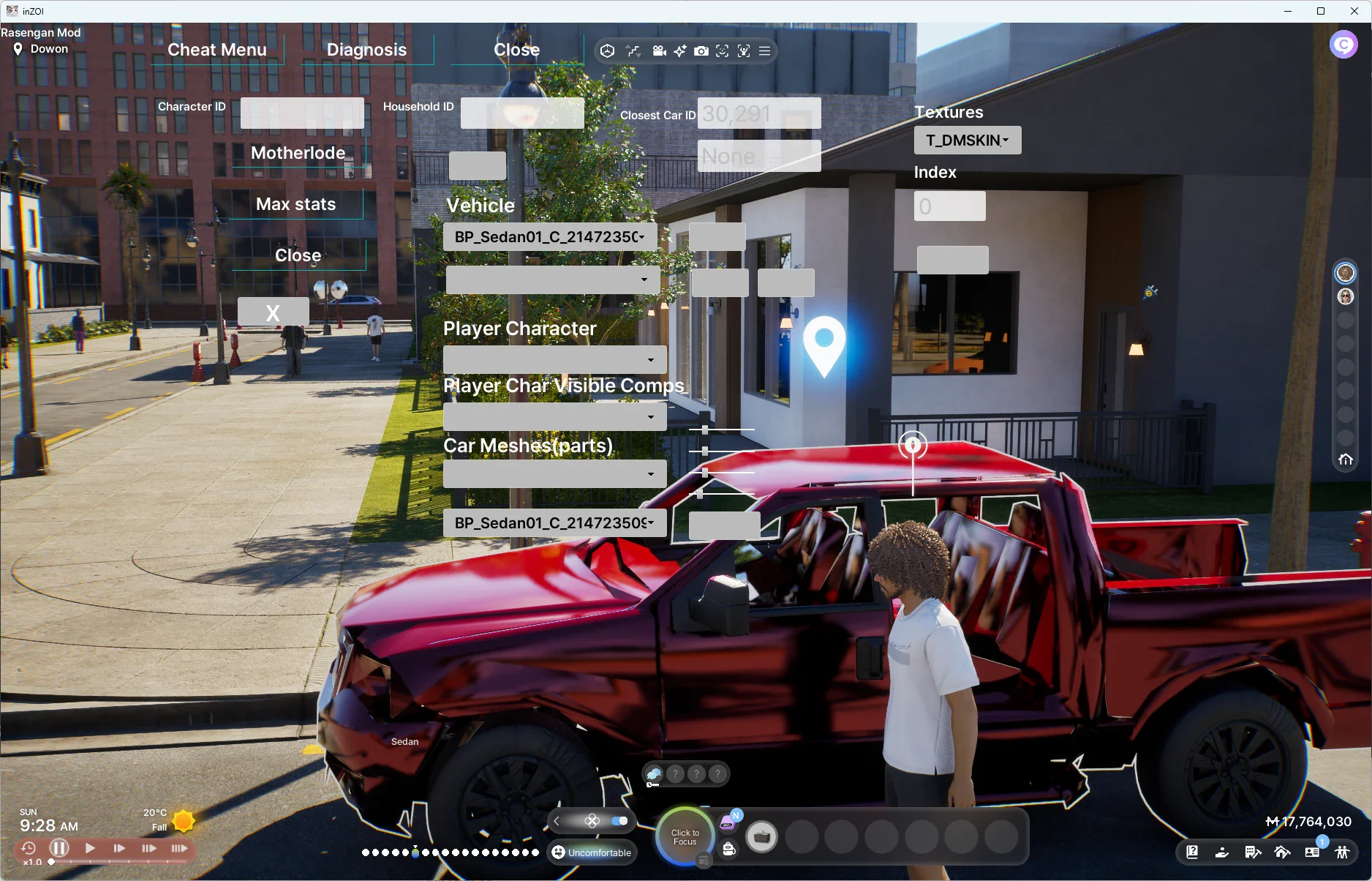Flip the drone camera toggle switch
The height and width of the screenshot is (881, 1372).
(x=621, y=820)
